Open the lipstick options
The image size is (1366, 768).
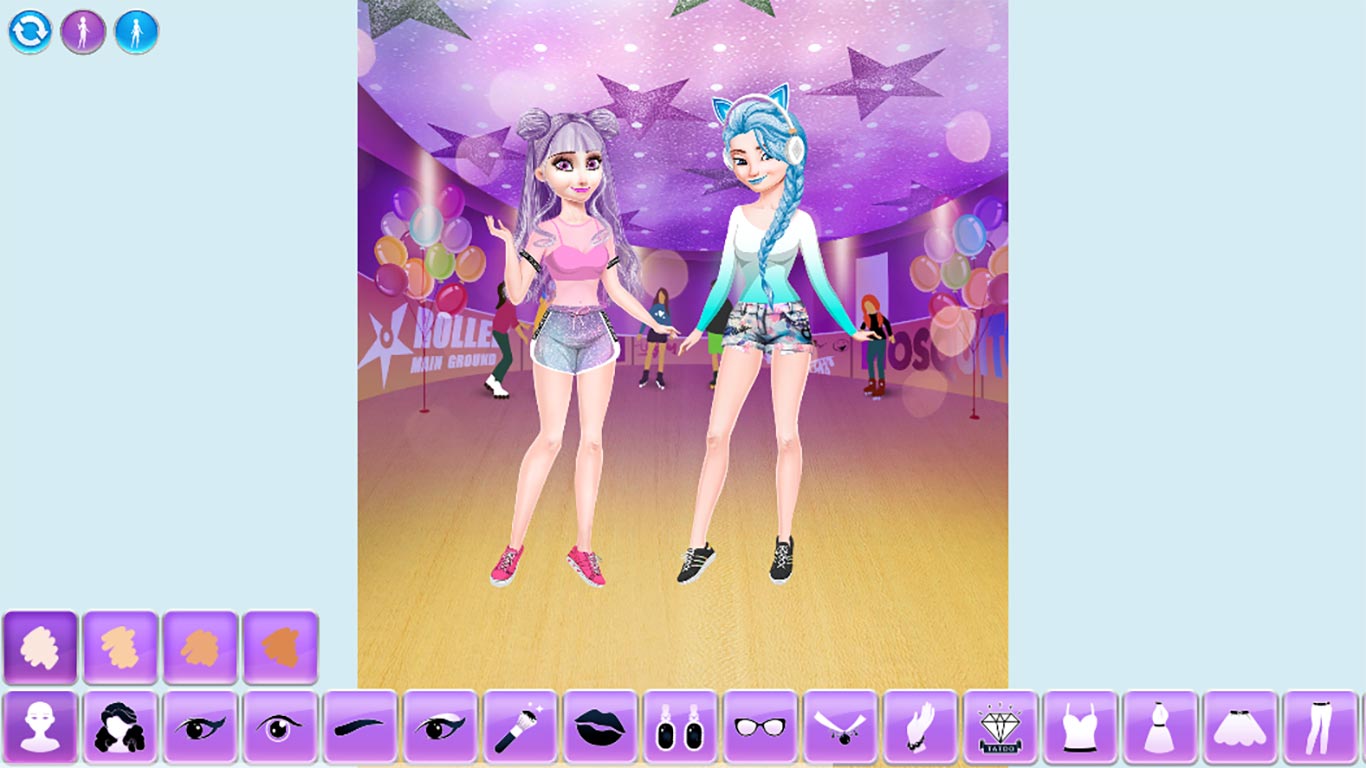tap(600, 730)
